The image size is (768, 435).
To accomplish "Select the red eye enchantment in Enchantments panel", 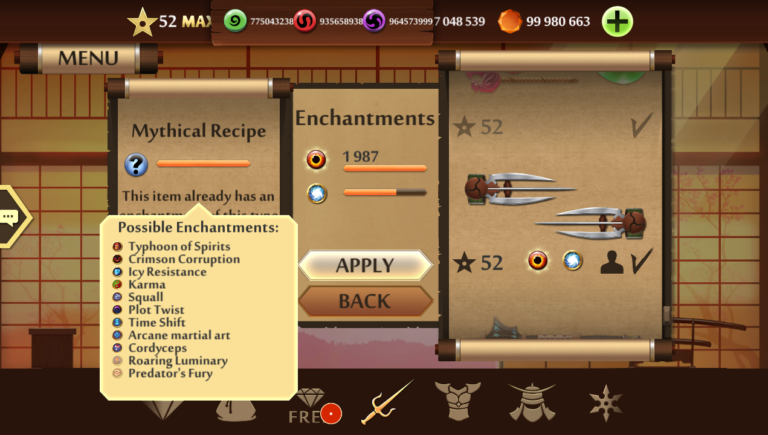I will (317, 159).
